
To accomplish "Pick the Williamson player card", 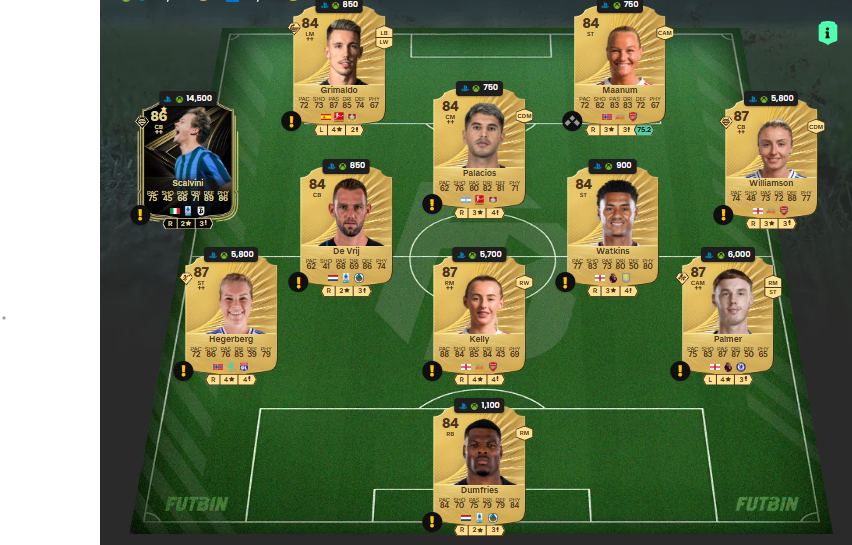I will (770, 155).
